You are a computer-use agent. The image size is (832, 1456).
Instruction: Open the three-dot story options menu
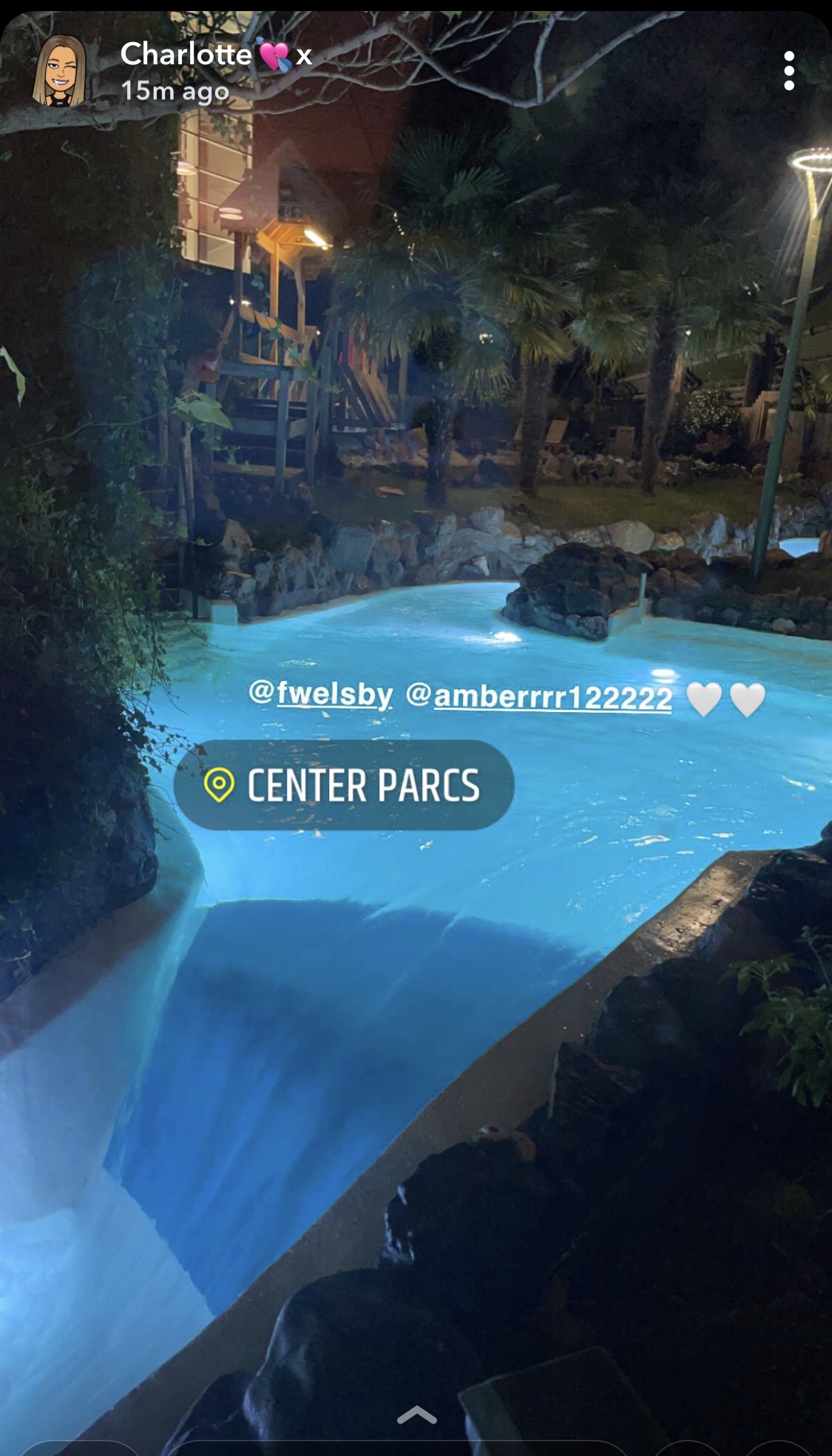point(788,71)
